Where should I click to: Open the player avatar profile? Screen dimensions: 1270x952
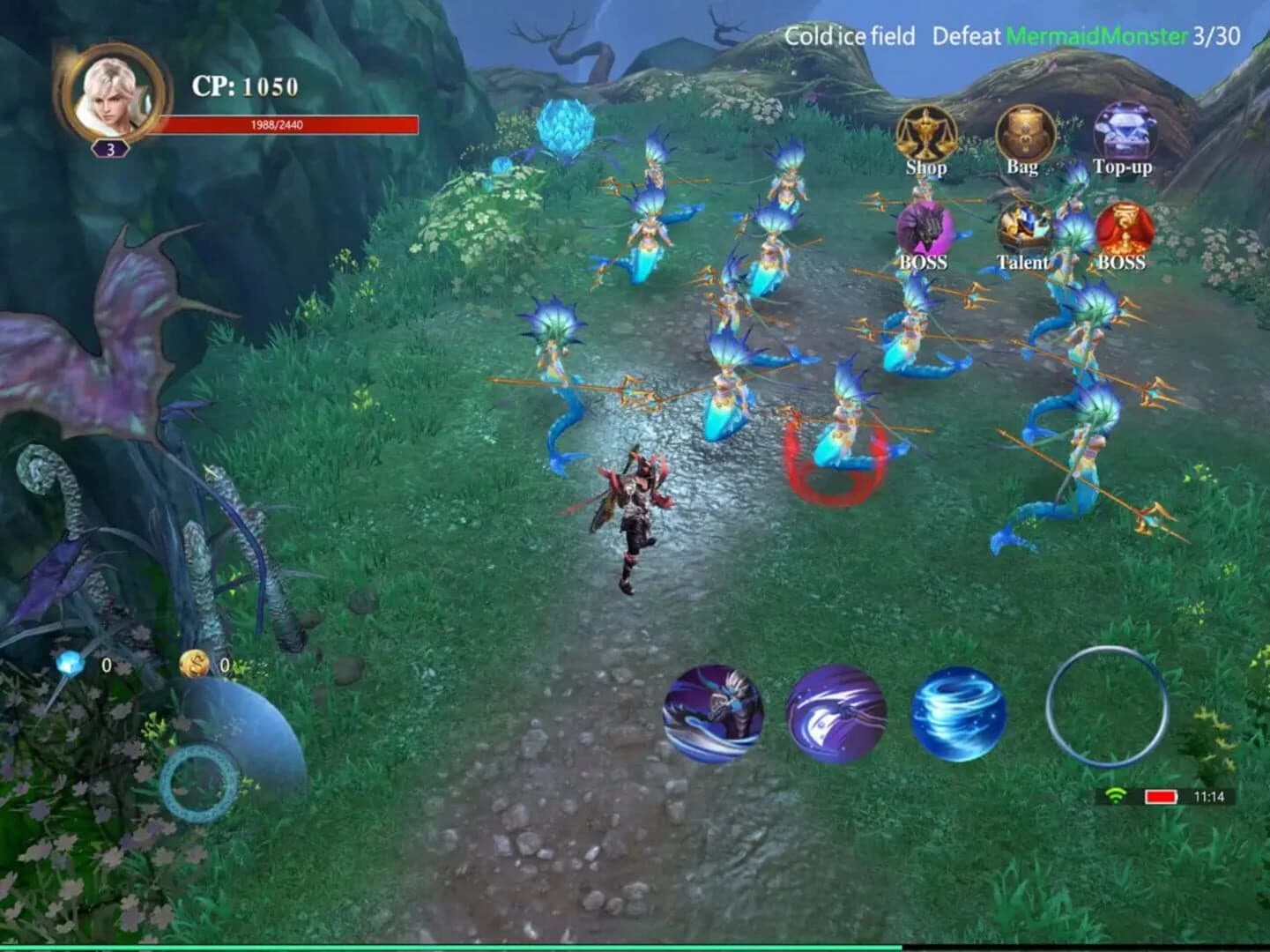tap(109, 97)
